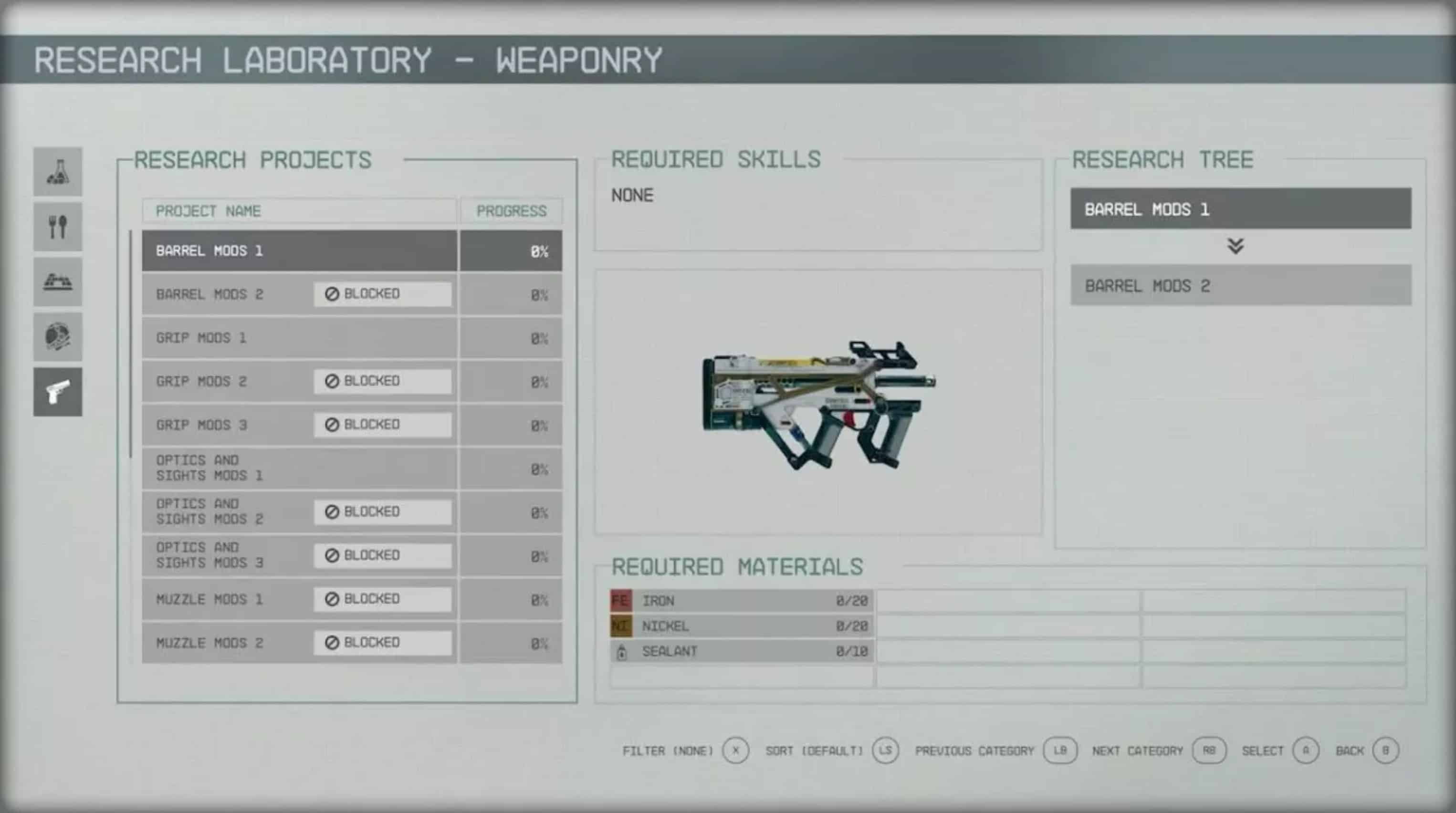Choose the Barrel Mods 2 project row
Viewport: 1456px width, 813px height.
226,294
